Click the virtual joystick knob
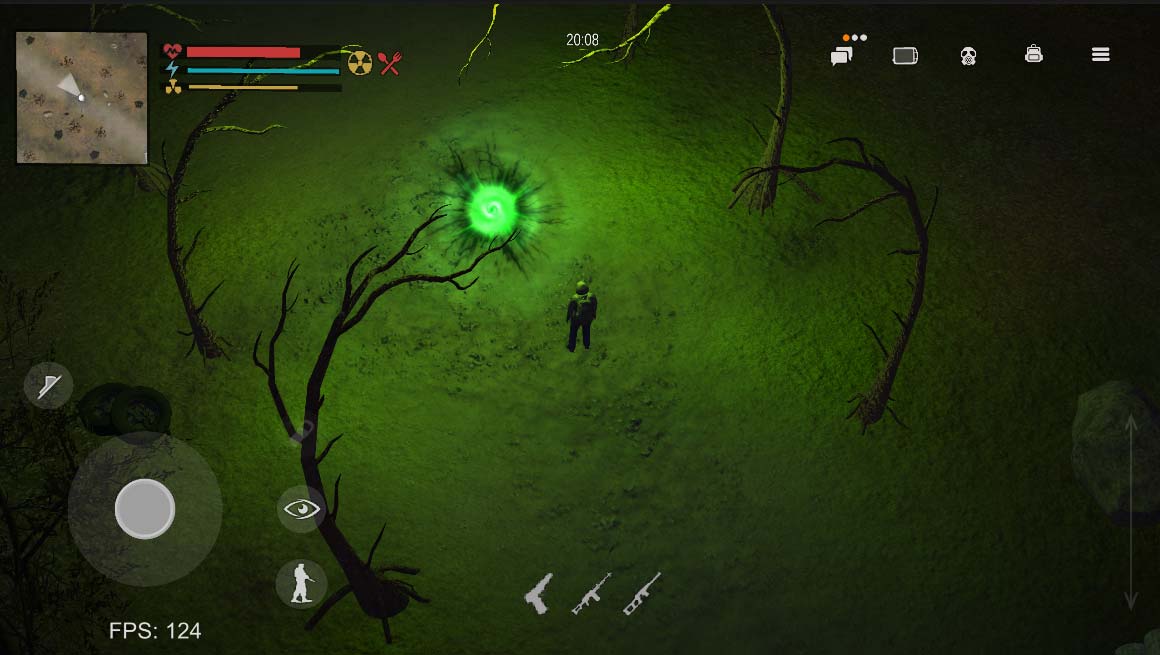 pos(145,508)
